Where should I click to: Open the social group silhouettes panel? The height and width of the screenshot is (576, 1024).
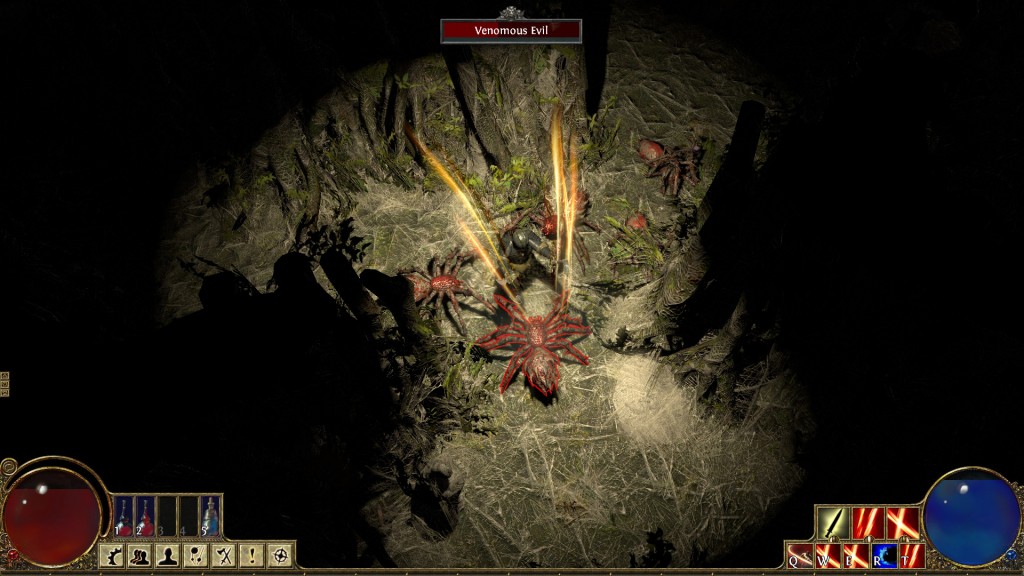(140, 556)
